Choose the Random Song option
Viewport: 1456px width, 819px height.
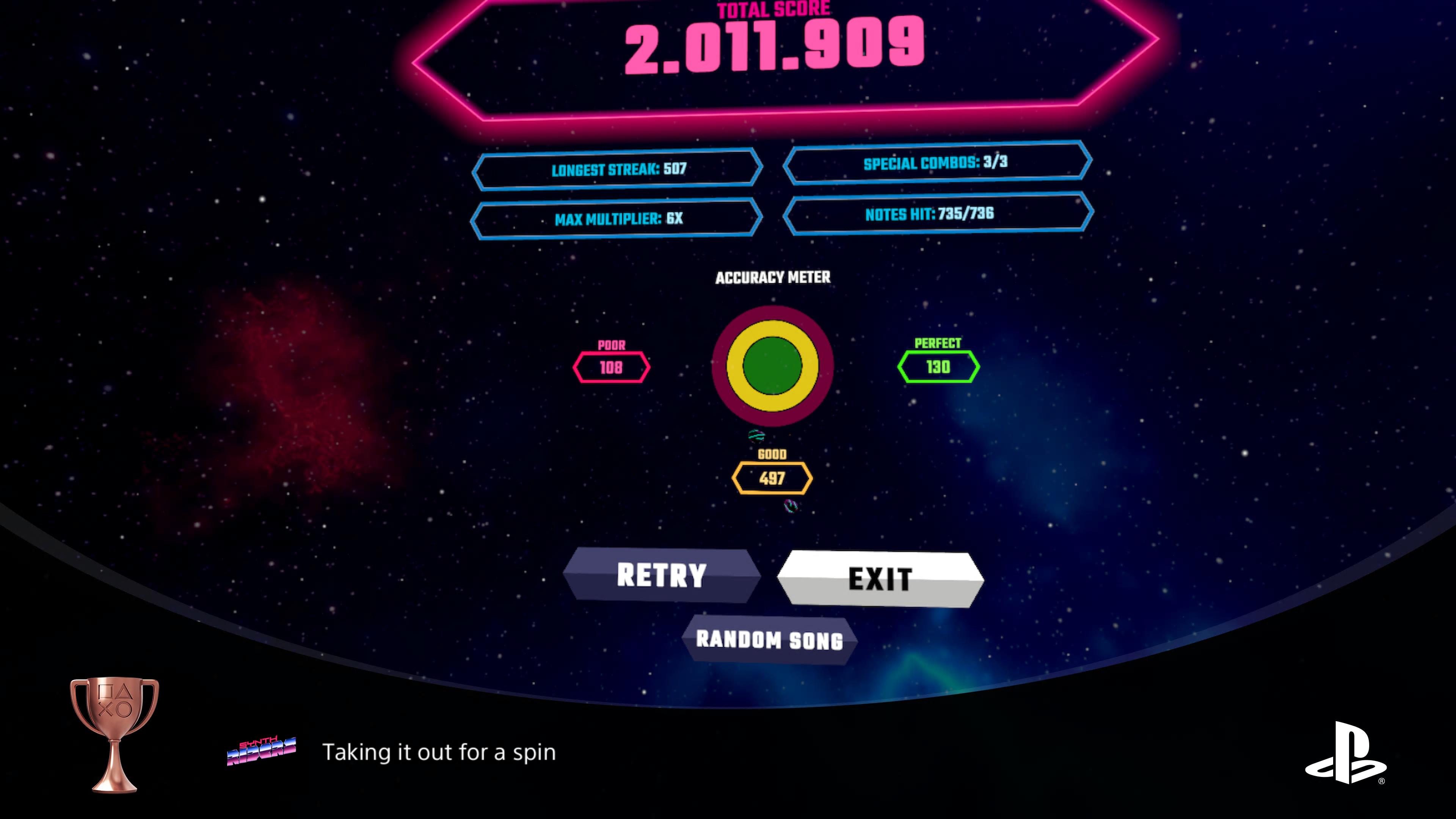tap(769, 640)
